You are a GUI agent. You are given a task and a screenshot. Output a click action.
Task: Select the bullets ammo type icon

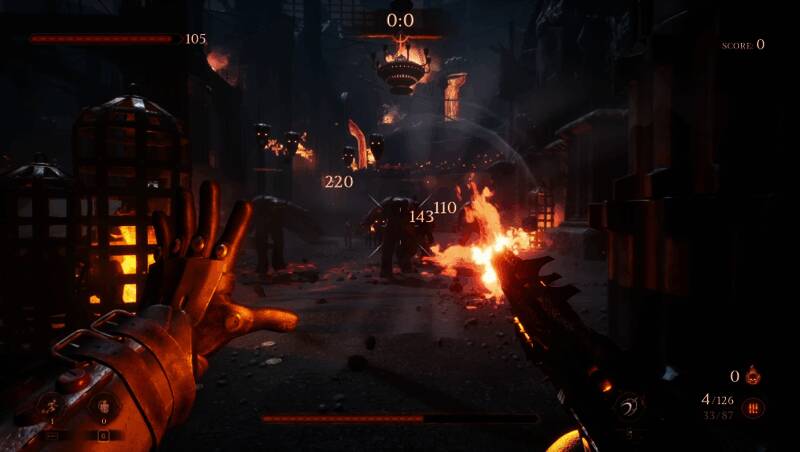(x=753, y=407)
